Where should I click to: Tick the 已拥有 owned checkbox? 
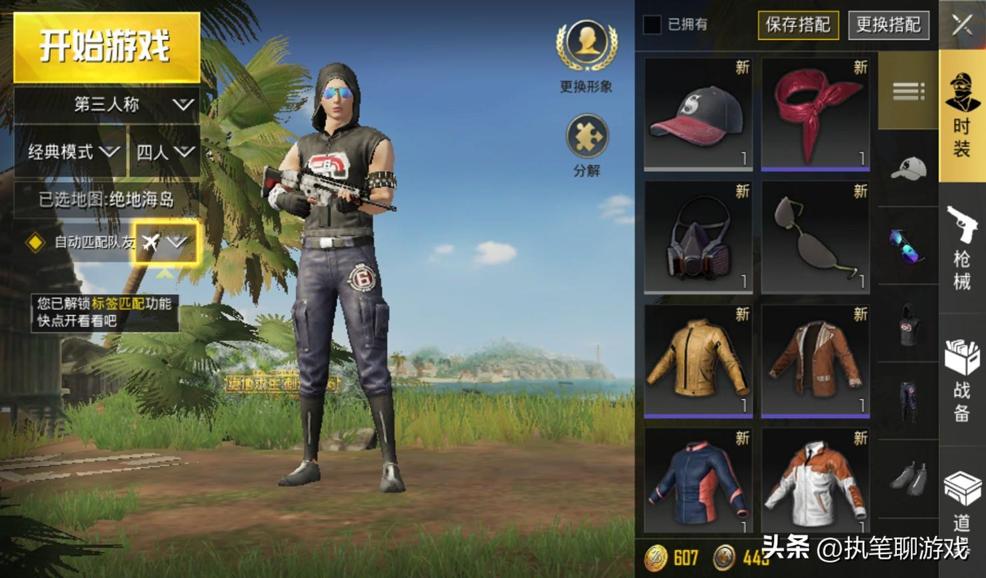point(652,24)
